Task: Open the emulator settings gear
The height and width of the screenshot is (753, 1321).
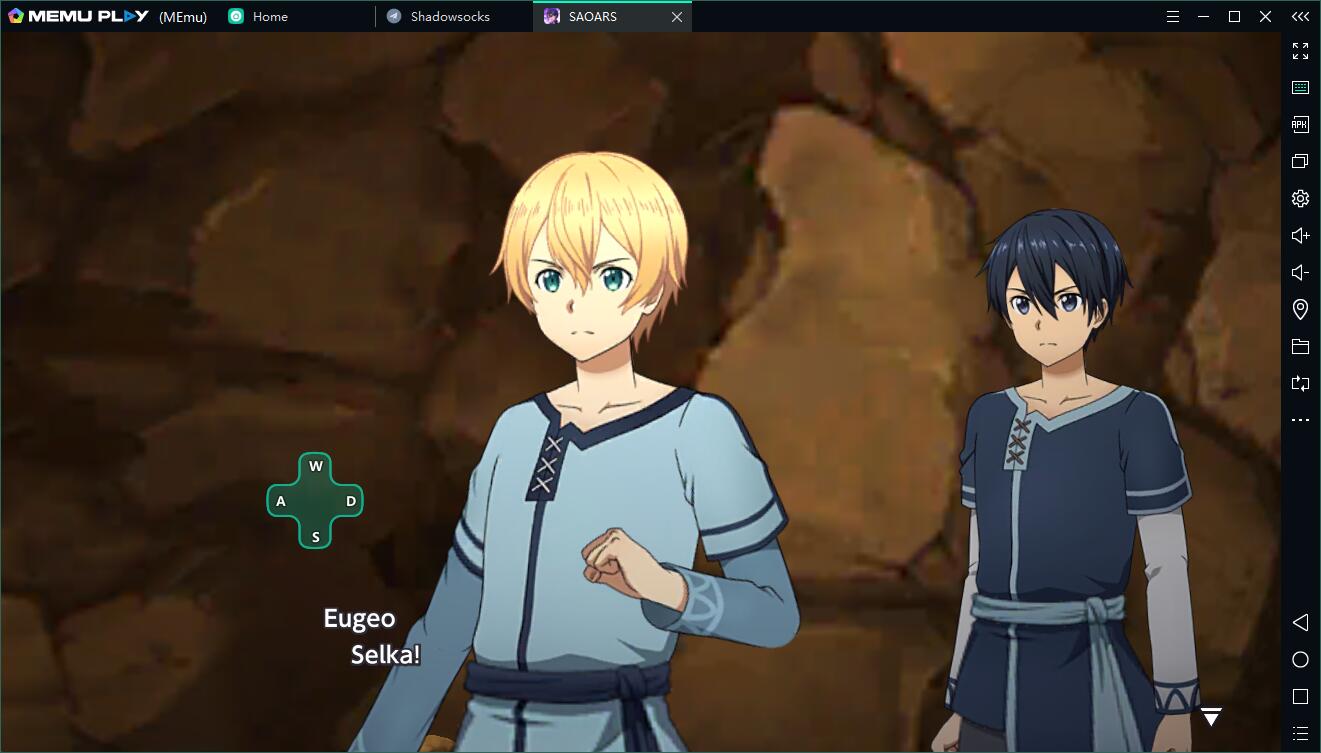Action: 1300,198
